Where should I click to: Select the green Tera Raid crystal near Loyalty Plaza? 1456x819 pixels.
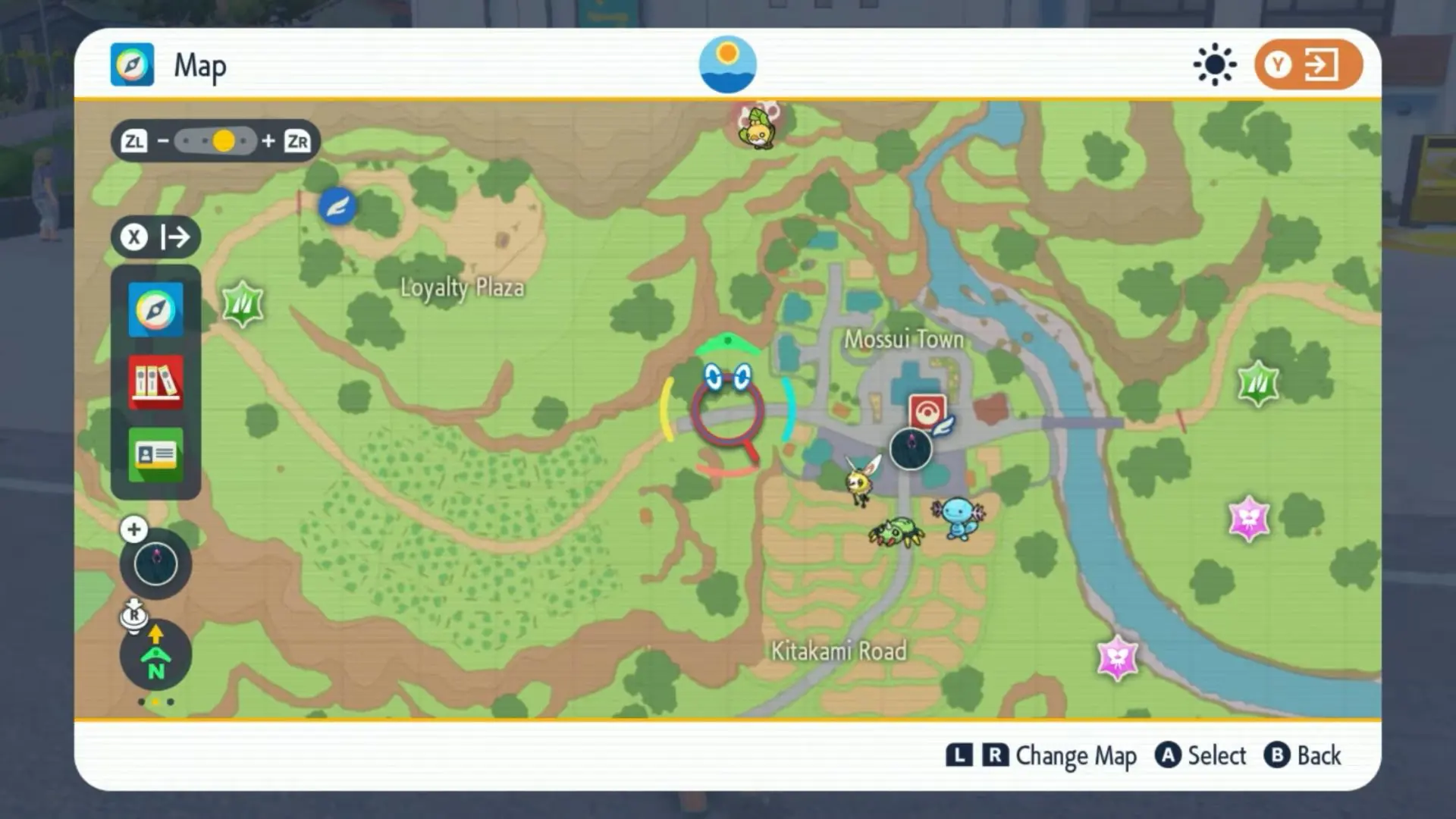243,303
